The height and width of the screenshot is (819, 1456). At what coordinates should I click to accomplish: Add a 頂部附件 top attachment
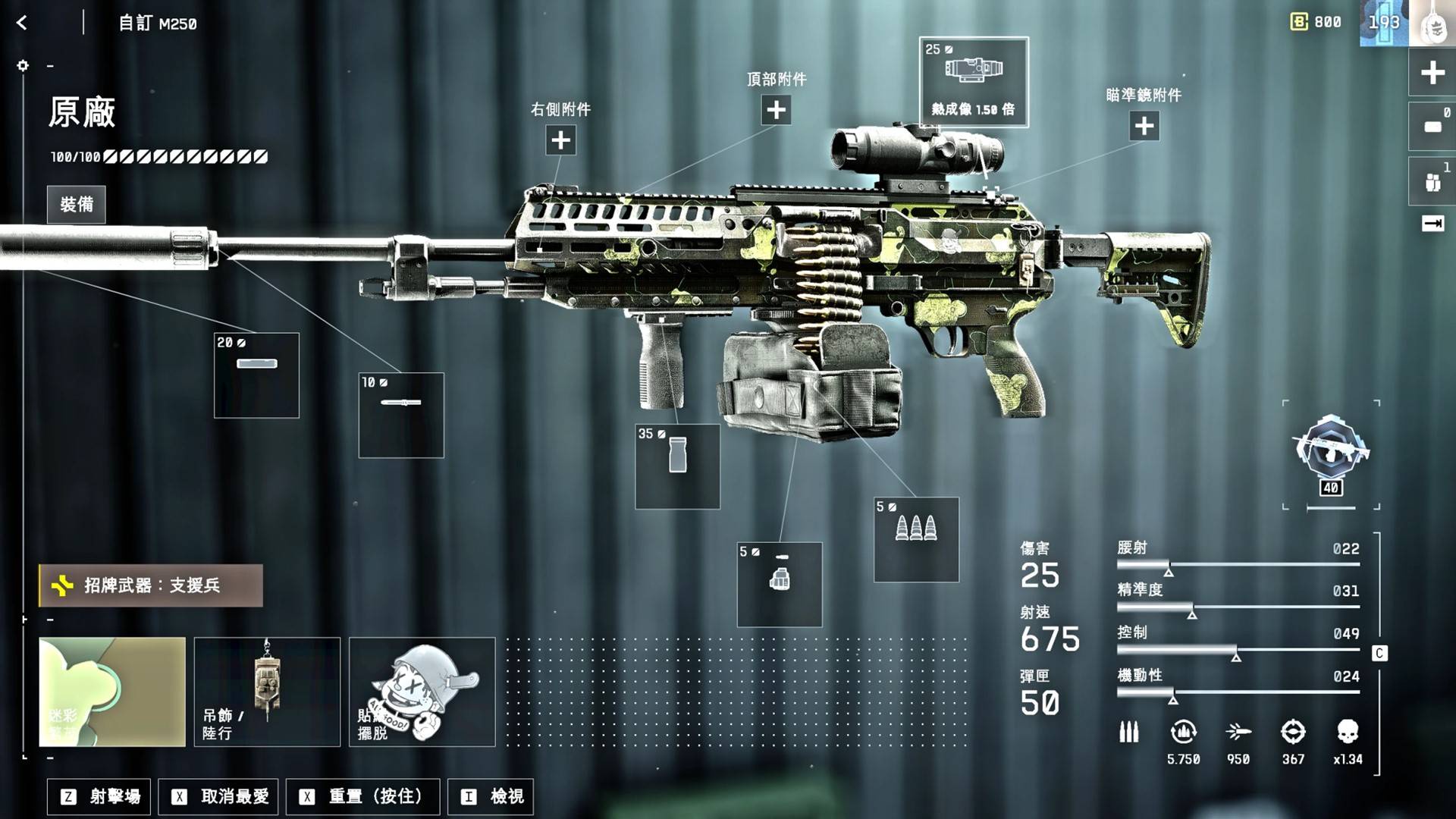[776, 111]
